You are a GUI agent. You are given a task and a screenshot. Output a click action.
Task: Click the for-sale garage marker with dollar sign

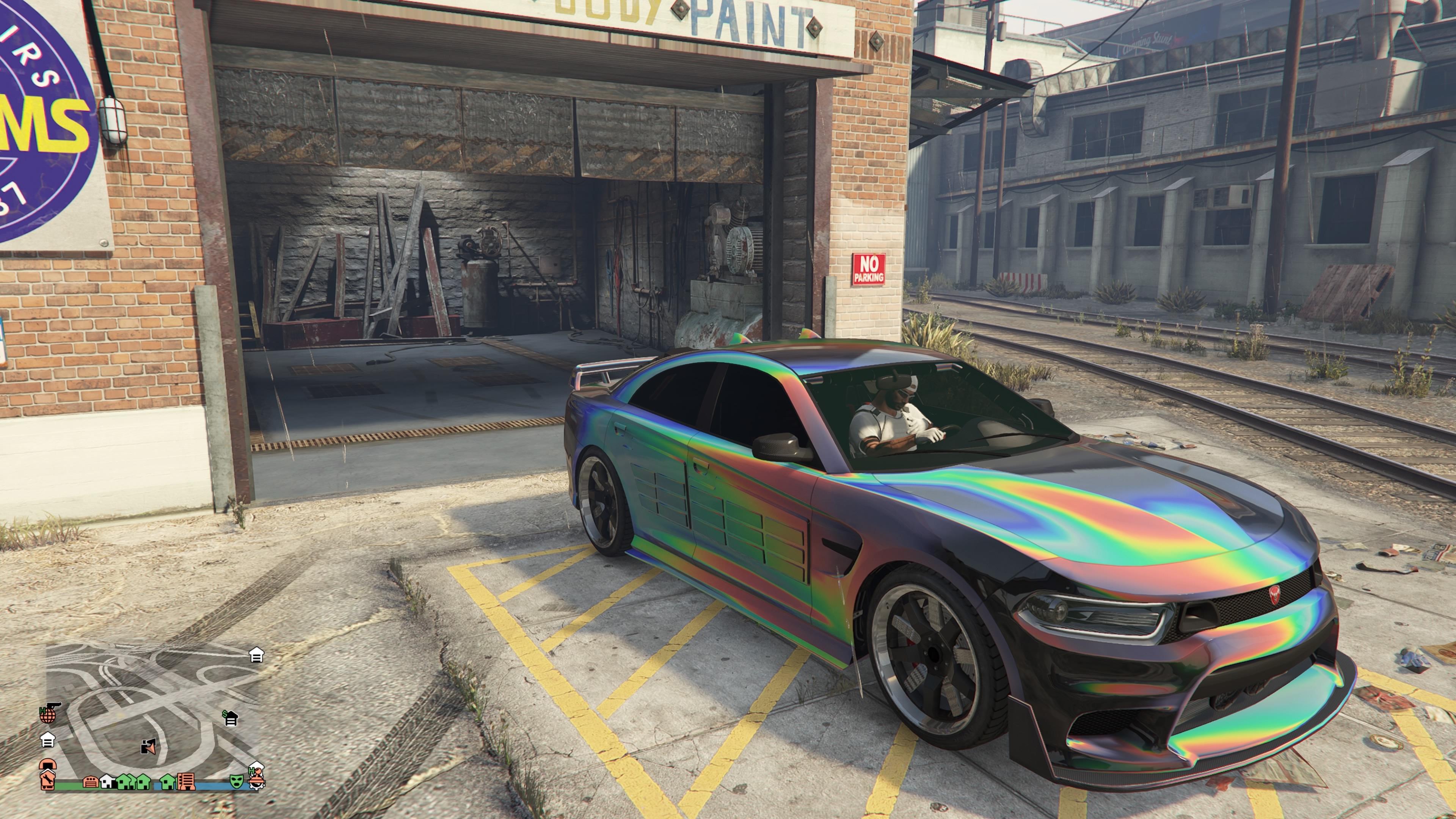click(x=230, y=719)
